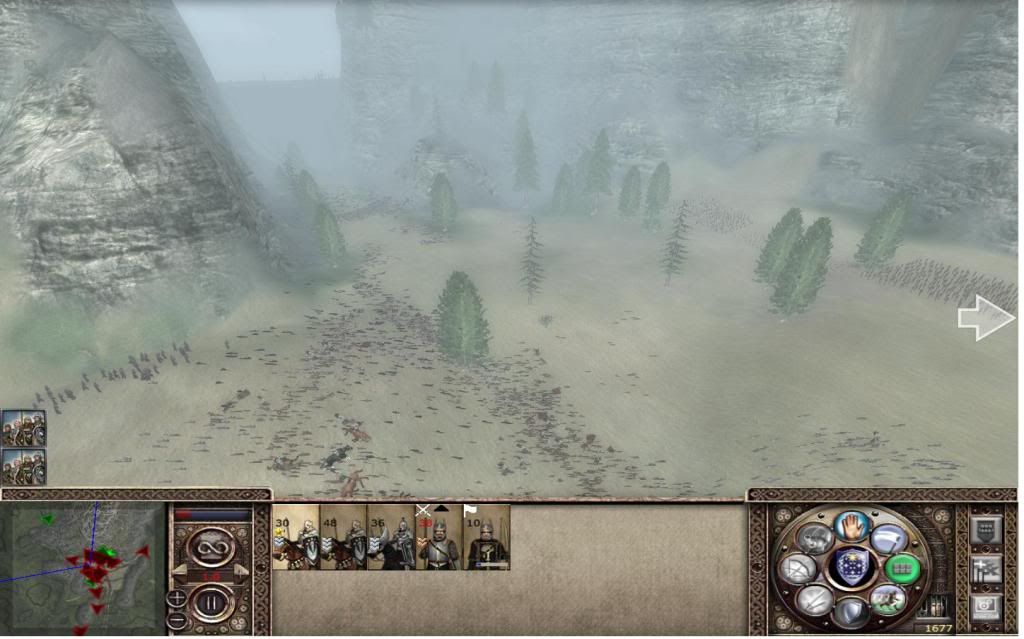Activate the halt order hand icon

coord(850,526)
